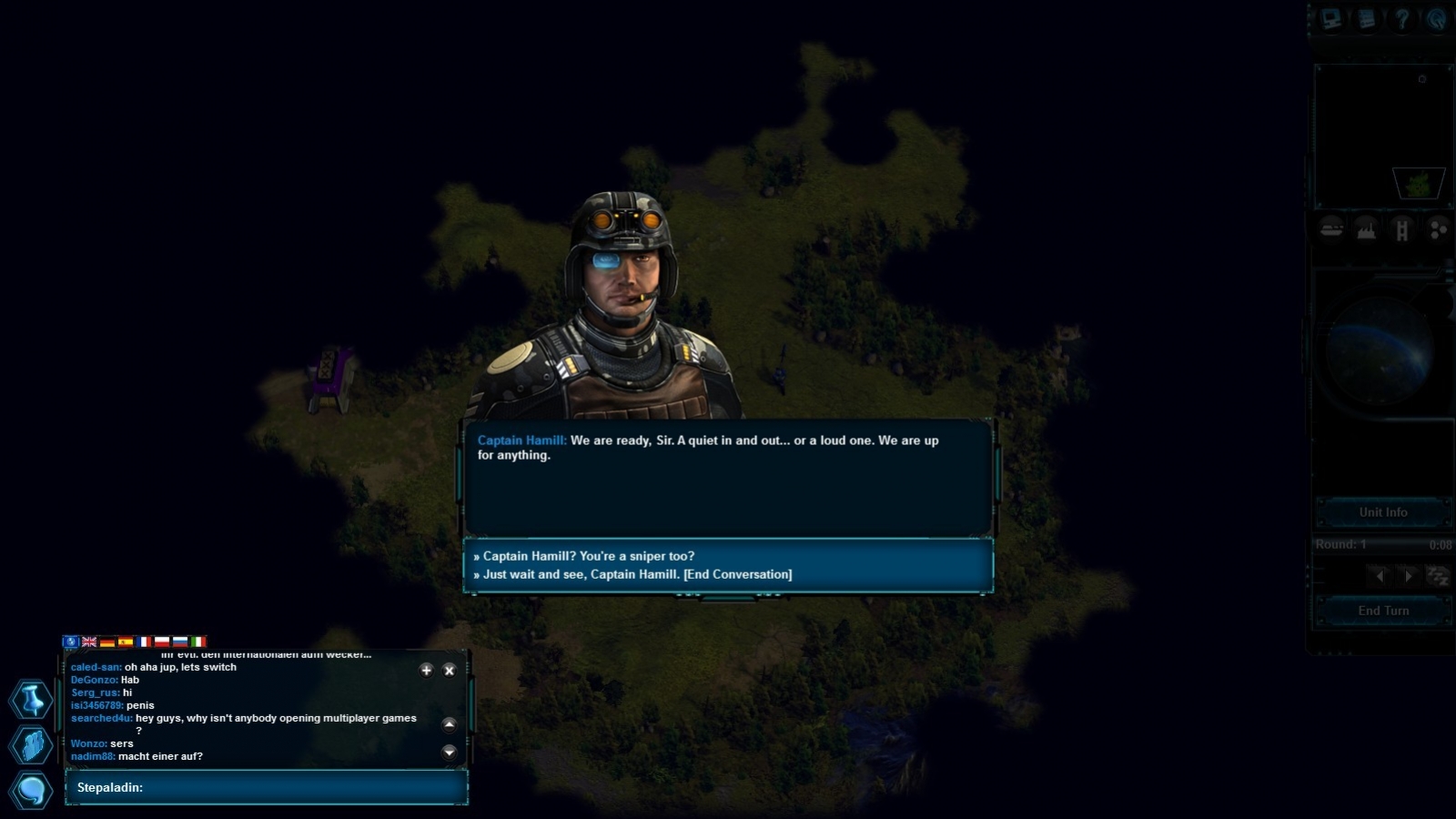The width and height of the screenshot is (1456, 819).
Task: Toggle the speech bubble chat icon
Action: pyautogui.click(x=31, y=790)
